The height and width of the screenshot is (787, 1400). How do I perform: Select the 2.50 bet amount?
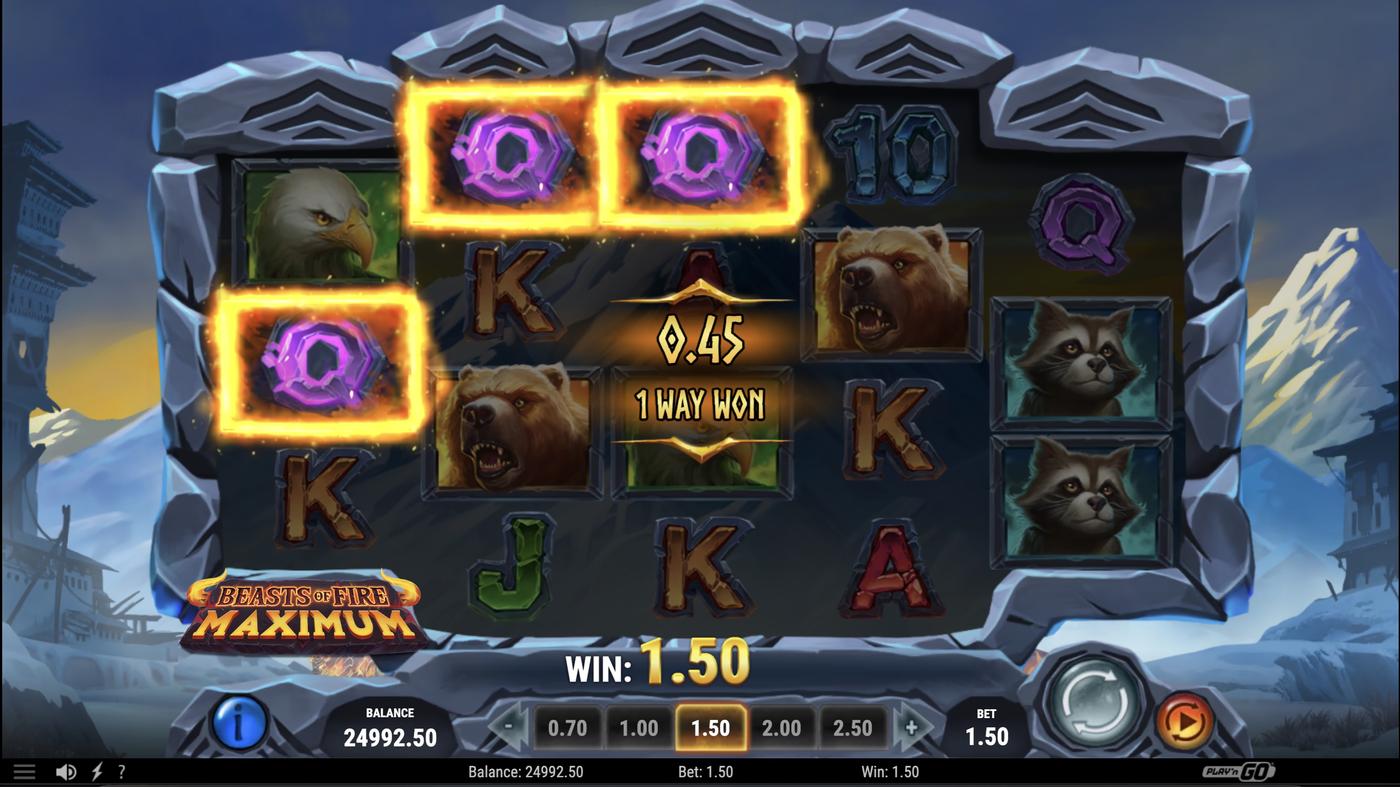[x=853, y=727]
